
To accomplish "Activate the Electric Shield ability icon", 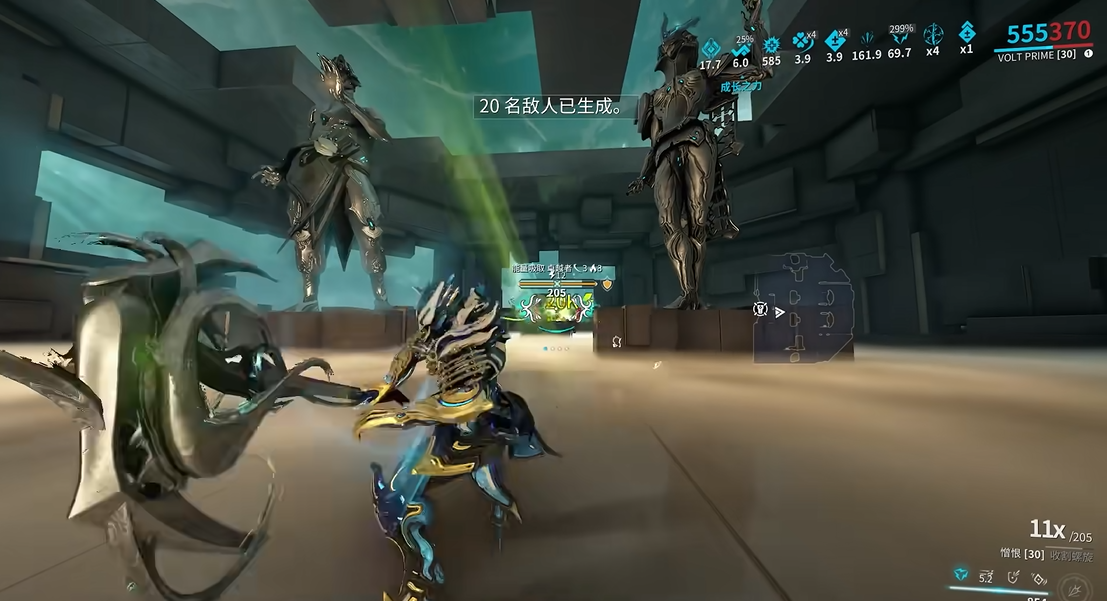I will coord(1014,575).
